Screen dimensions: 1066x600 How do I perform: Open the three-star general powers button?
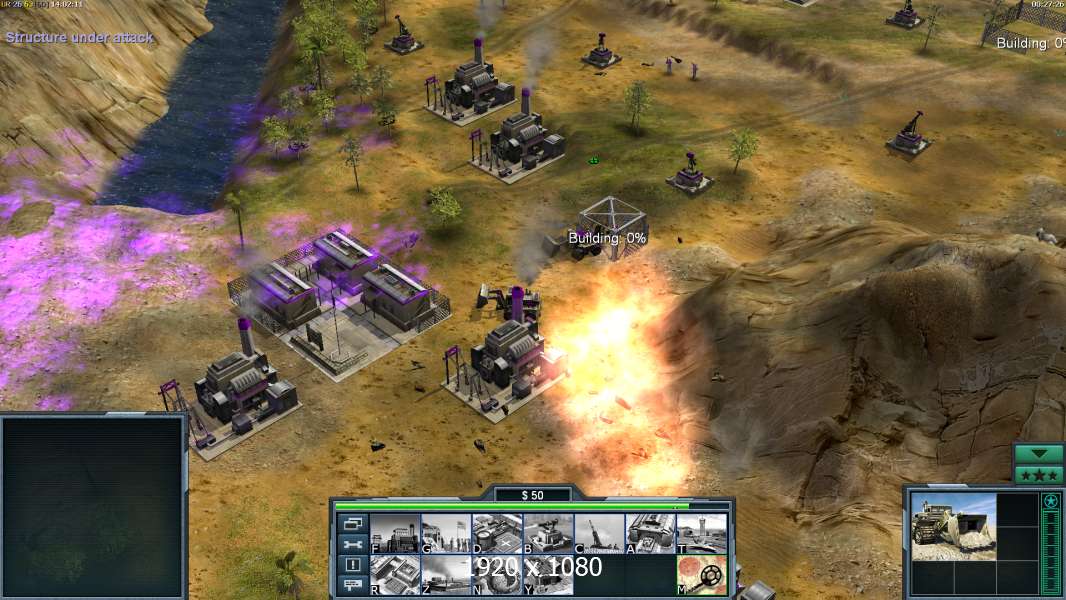click(x=1039, y=475)
